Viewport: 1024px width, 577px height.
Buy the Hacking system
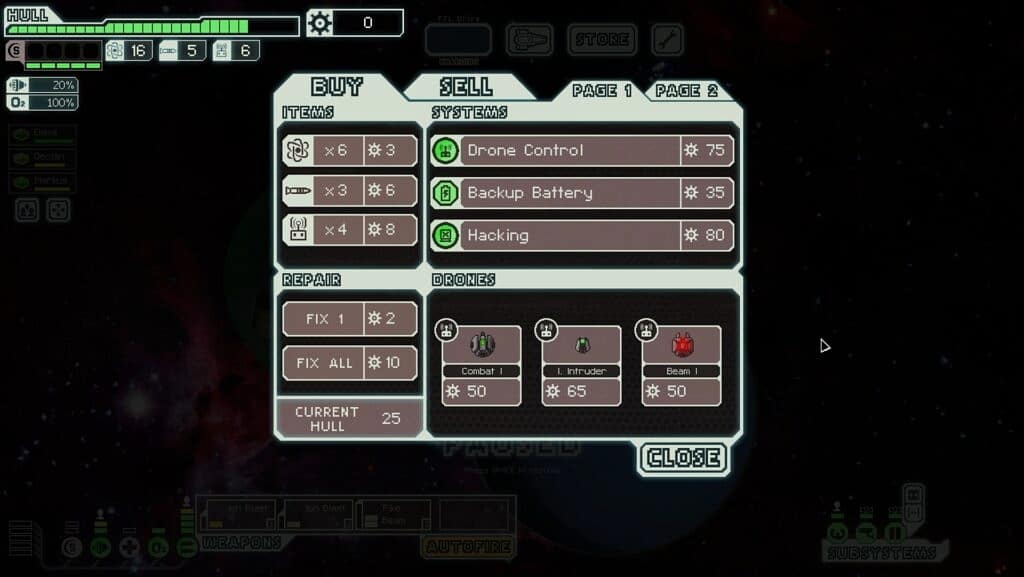[x=582, y=235]
